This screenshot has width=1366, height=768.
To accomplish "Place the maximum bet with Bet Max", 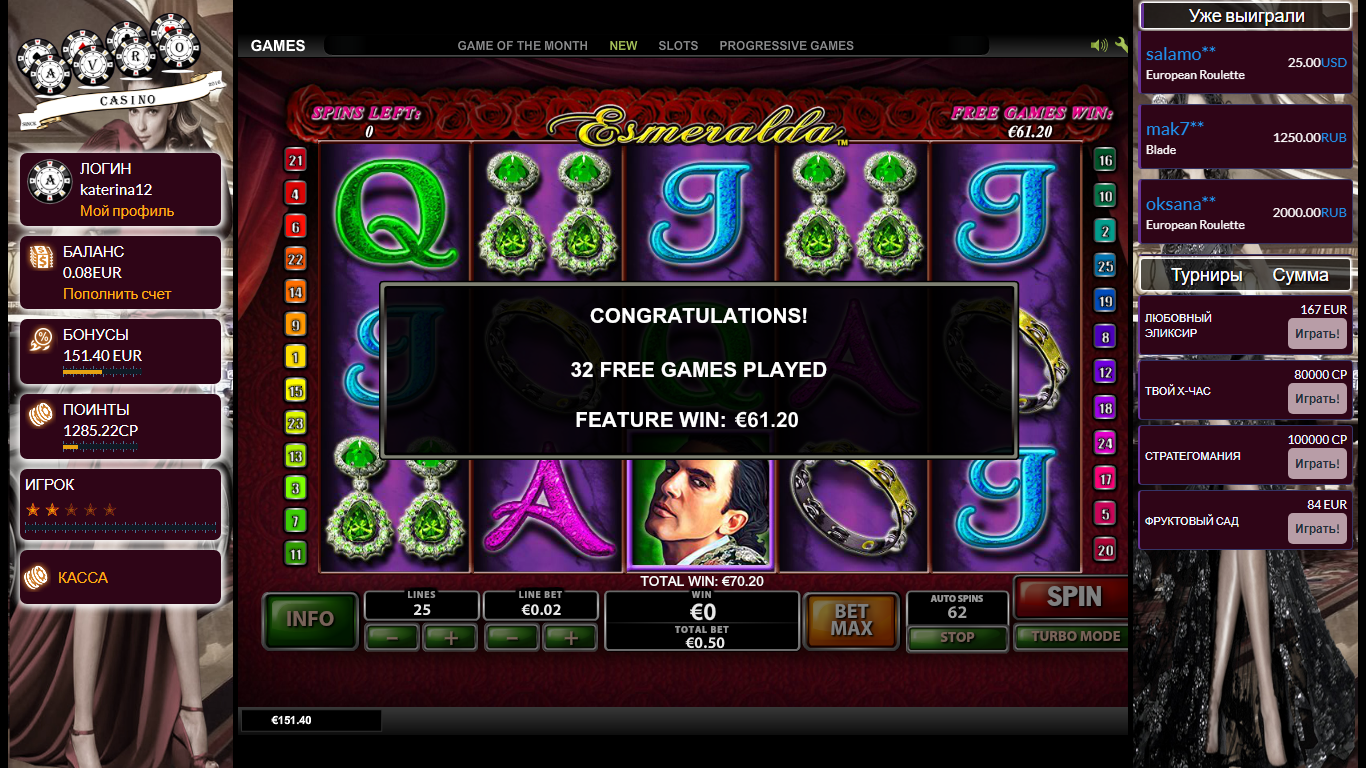I will click(851, 620).
